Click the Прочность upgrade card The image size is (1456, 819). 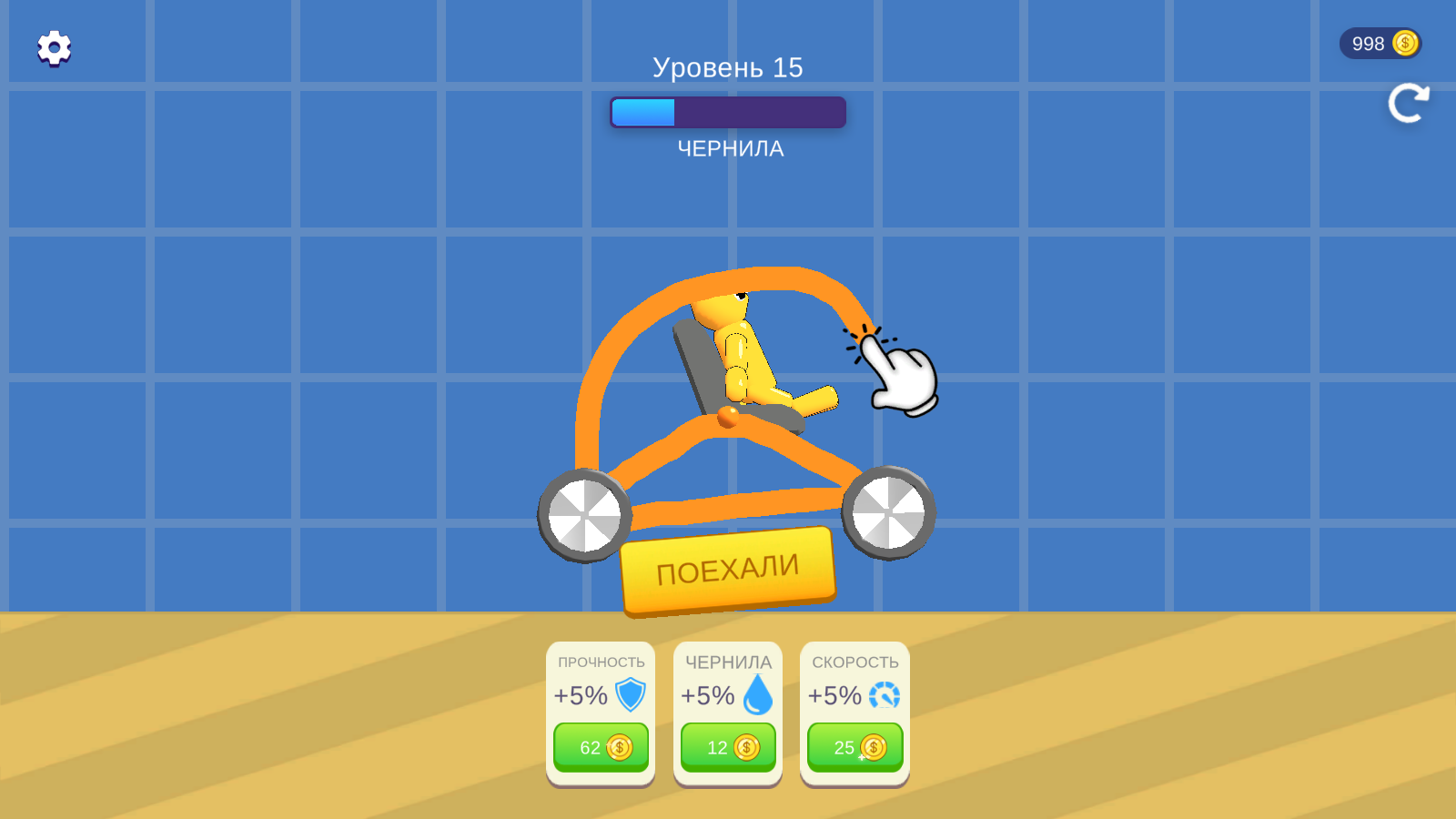click(601, 712)
